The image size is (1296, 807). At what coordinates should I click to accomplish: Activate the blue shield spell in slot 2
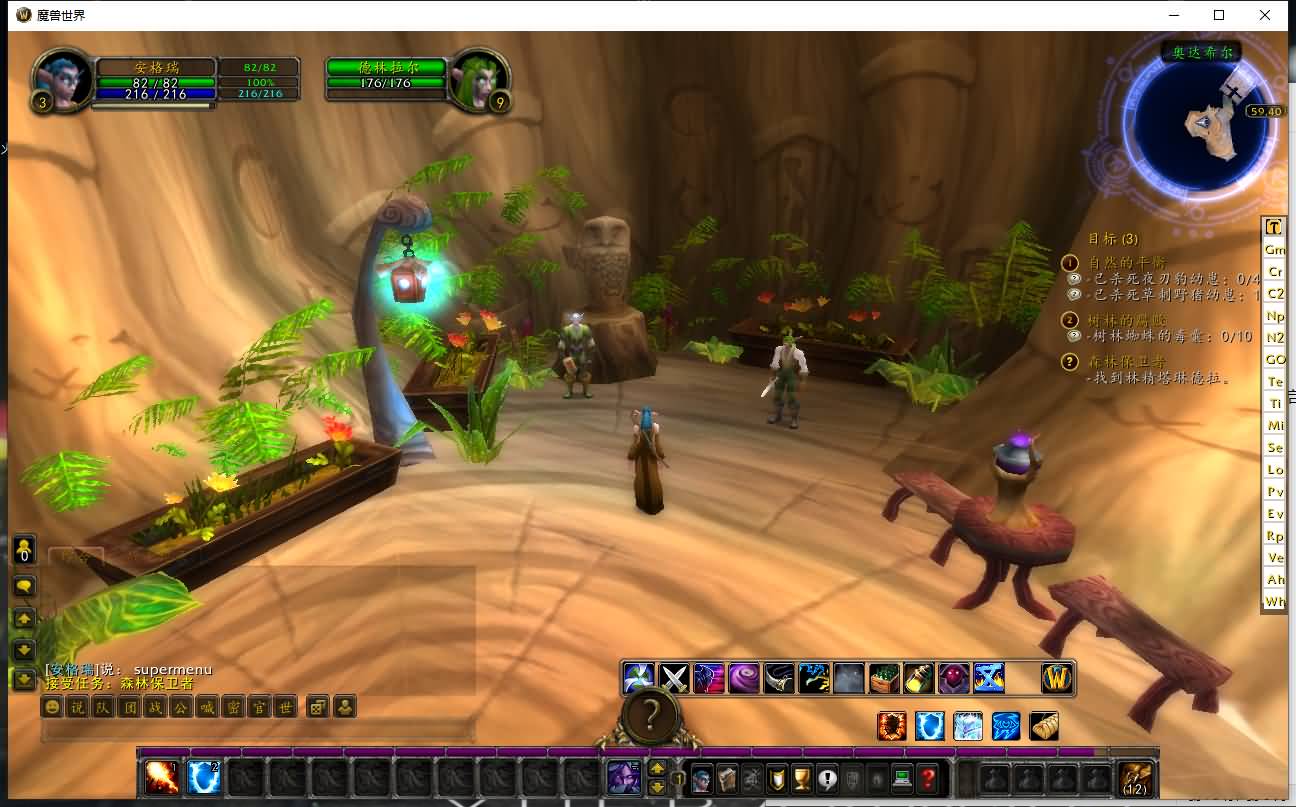pyautogui.click(x=204, y=777)
